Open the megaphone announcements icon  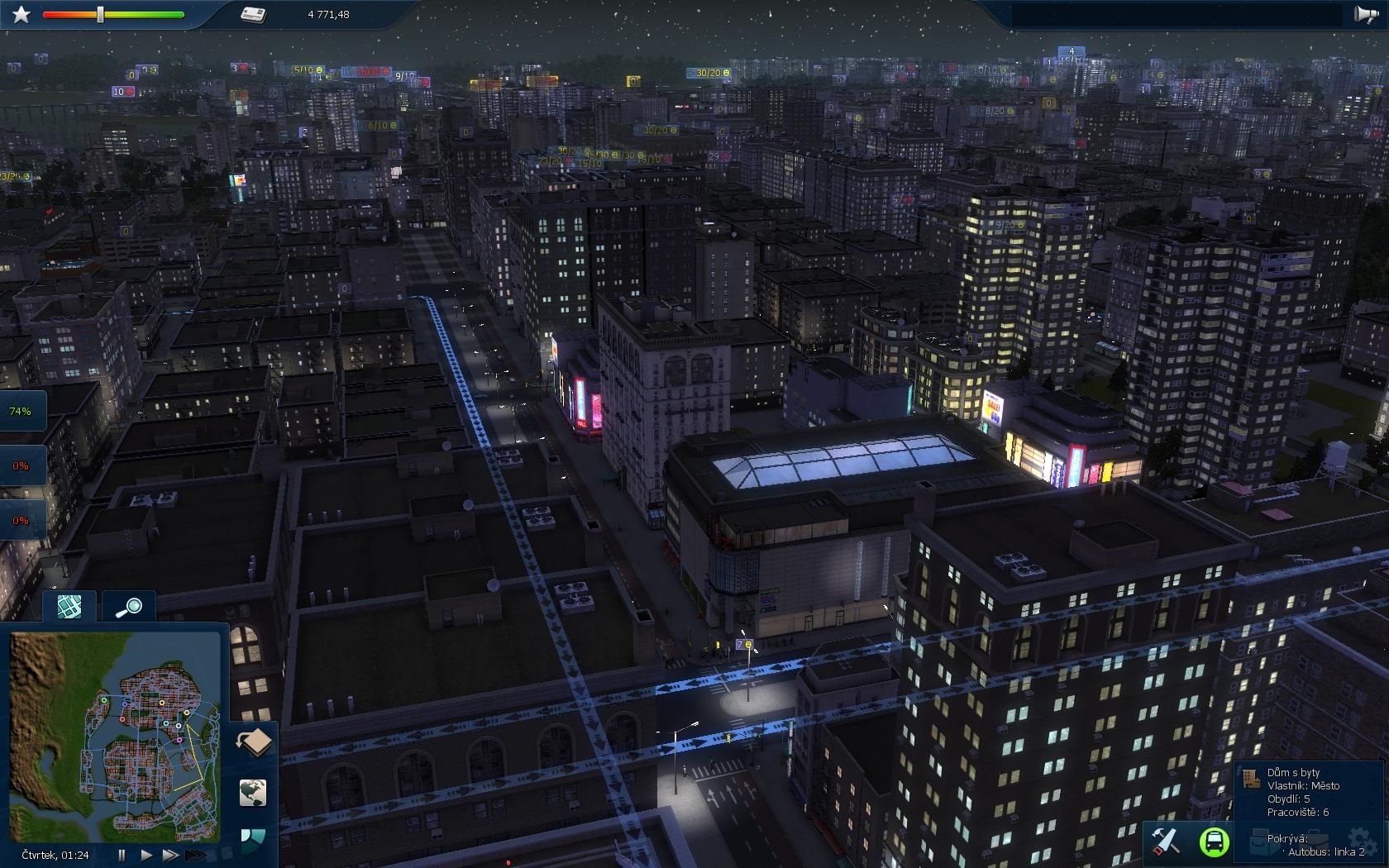(x=1365, y=14)
